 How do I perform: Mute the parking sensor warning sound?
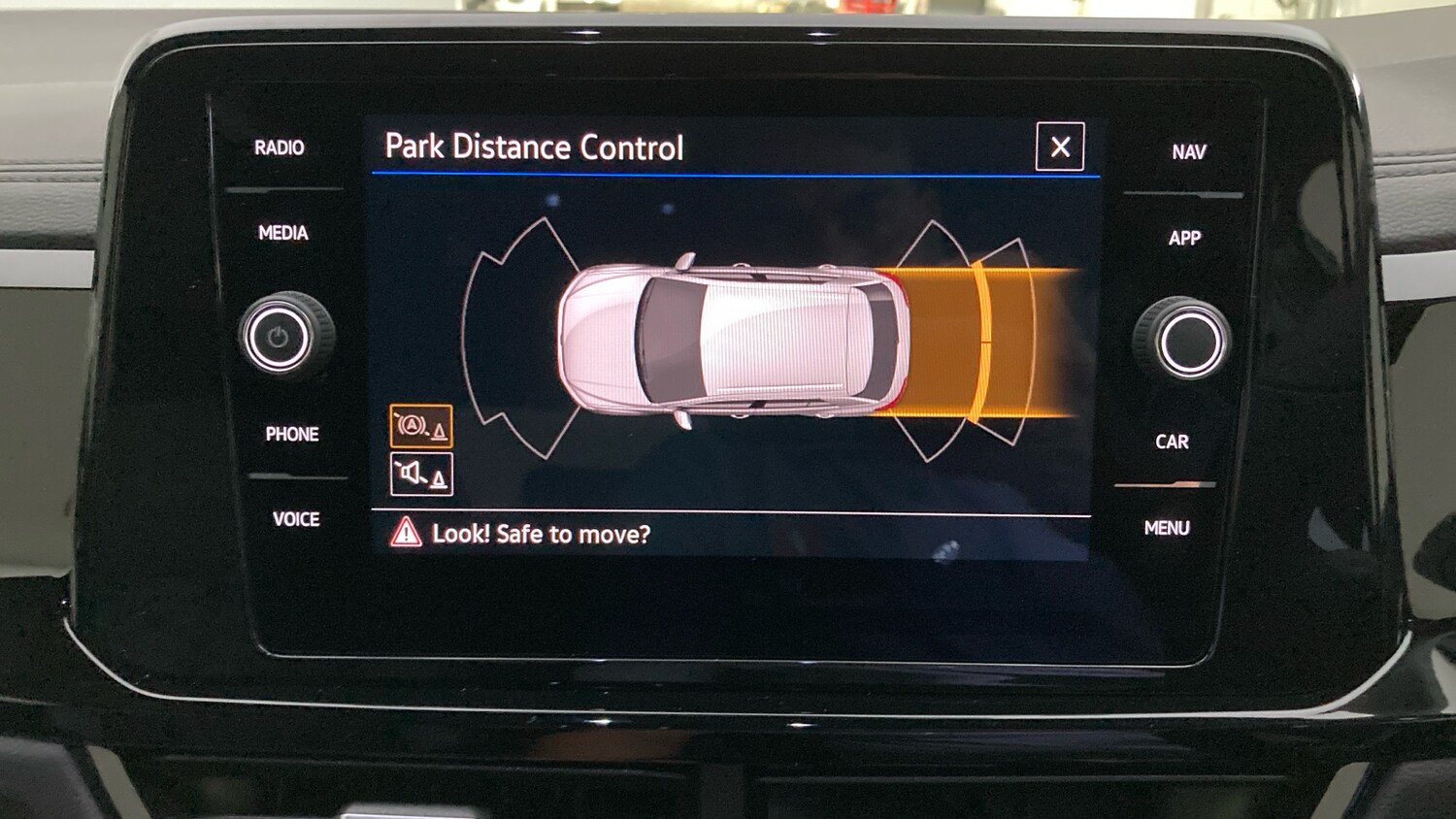tap(421, 475)
